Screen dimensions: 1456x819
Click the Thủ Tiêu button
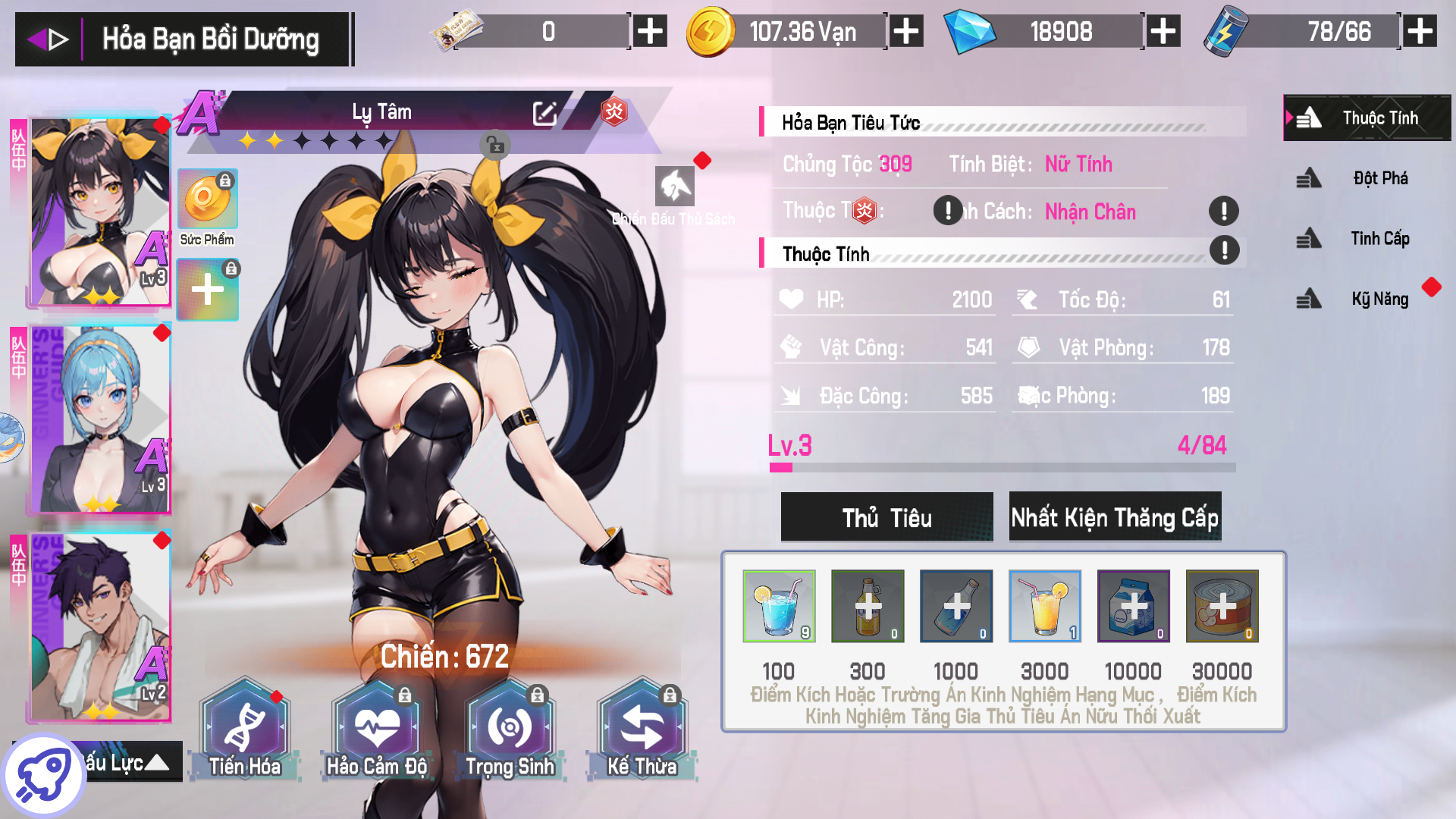886,517
